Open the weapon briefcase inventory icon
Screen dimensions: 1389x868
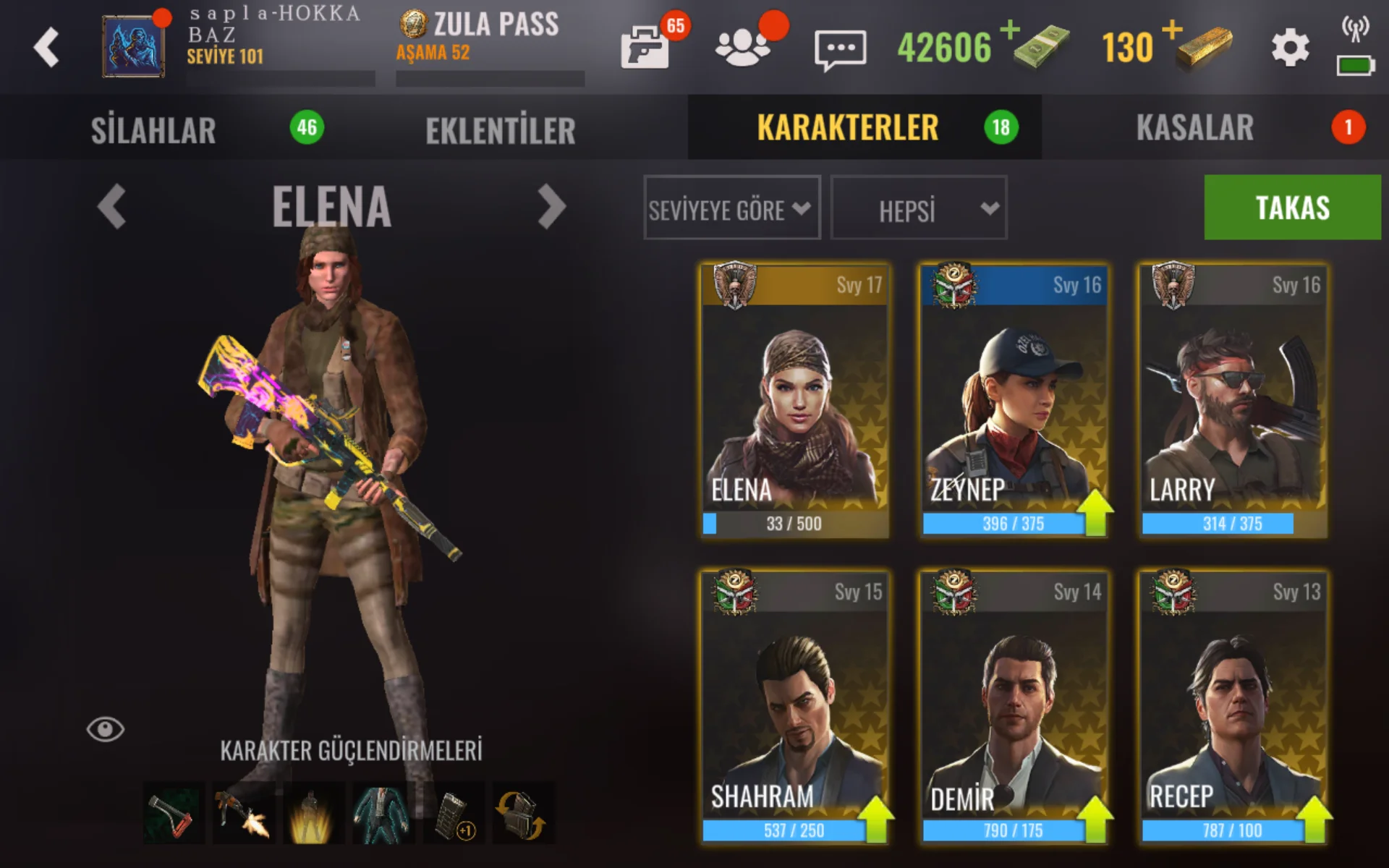pos(645,48)
